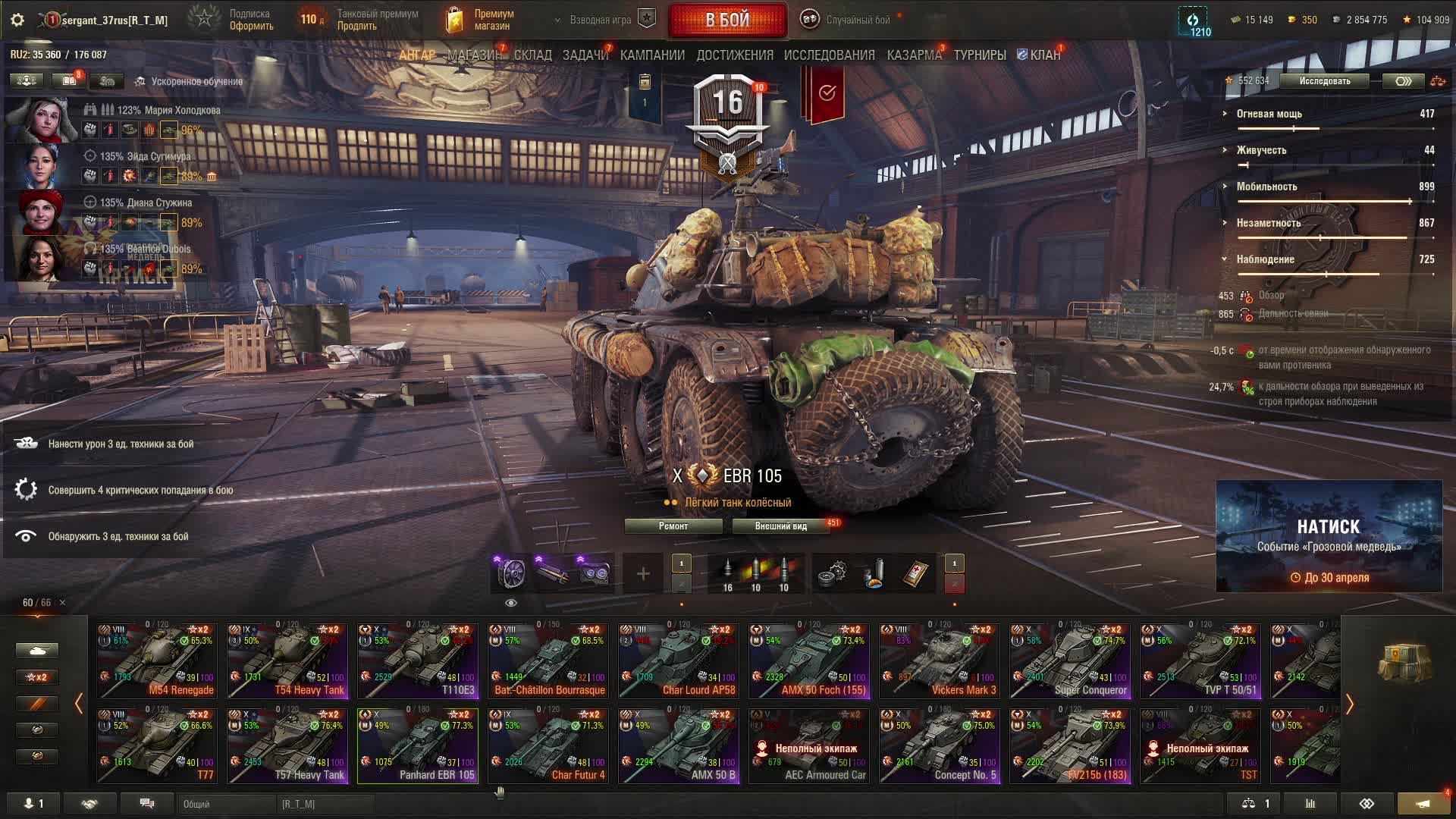Switch to the МАГАЗИН tab
This screenshot has height=819, width=1456.
tap(474, 55)
